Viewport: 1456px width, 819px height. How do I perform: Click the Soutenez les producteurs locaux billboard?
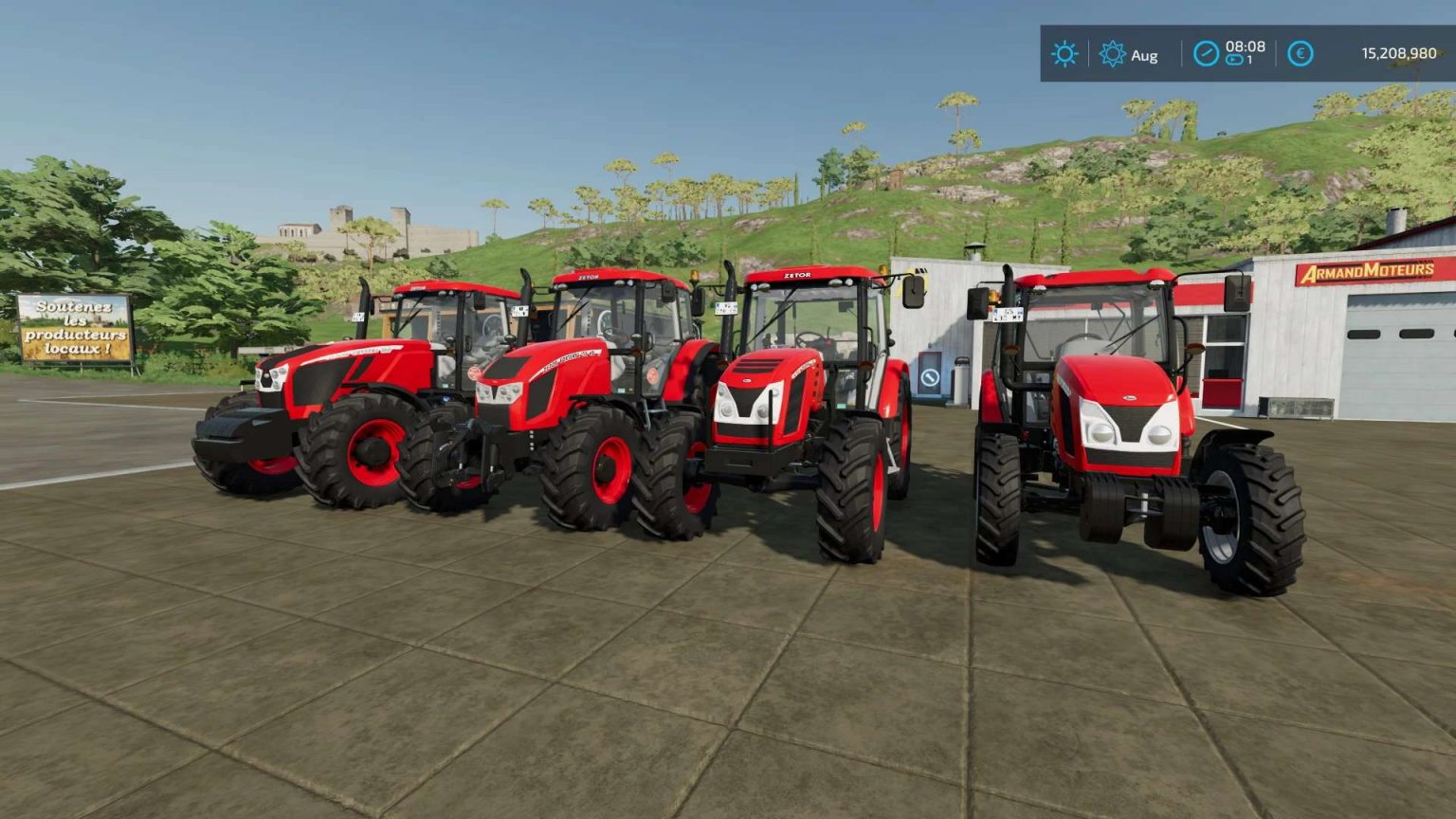point(76,327)
